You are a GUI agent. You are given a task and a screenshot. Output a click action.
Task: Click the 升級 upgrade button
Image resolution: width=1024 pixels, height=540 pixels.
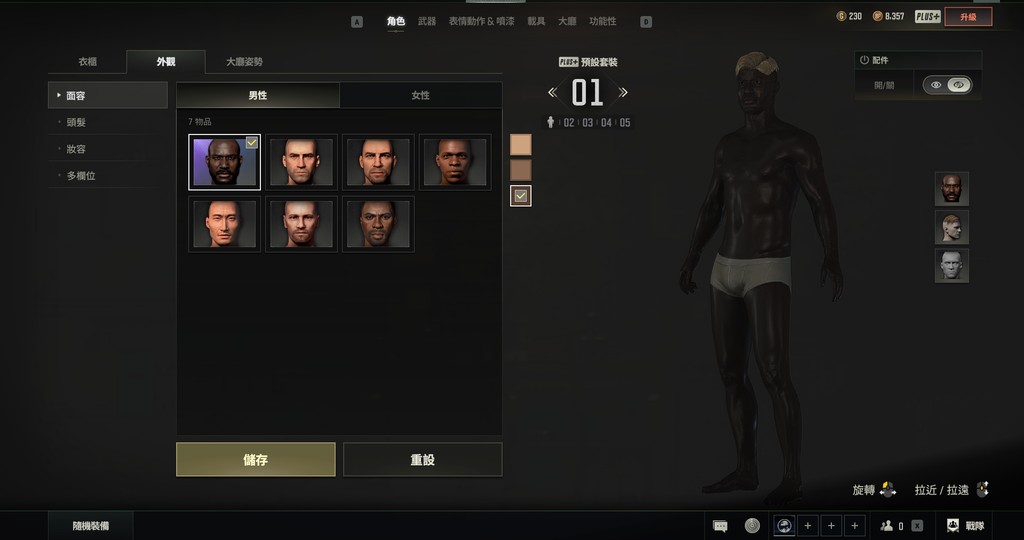pos(967,16)
